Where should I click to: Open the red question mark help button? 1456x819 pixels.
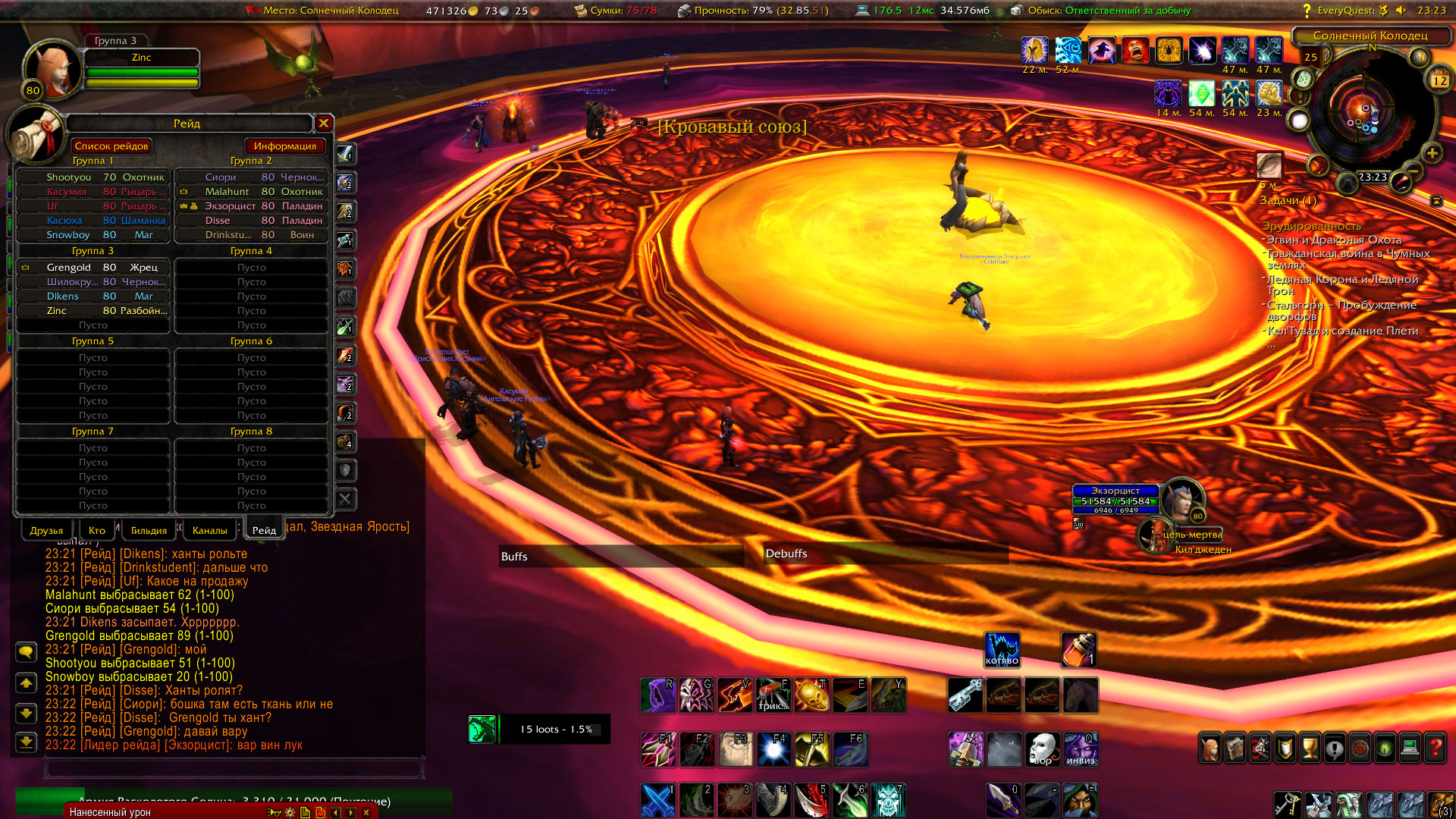(x=1435, y=749)
